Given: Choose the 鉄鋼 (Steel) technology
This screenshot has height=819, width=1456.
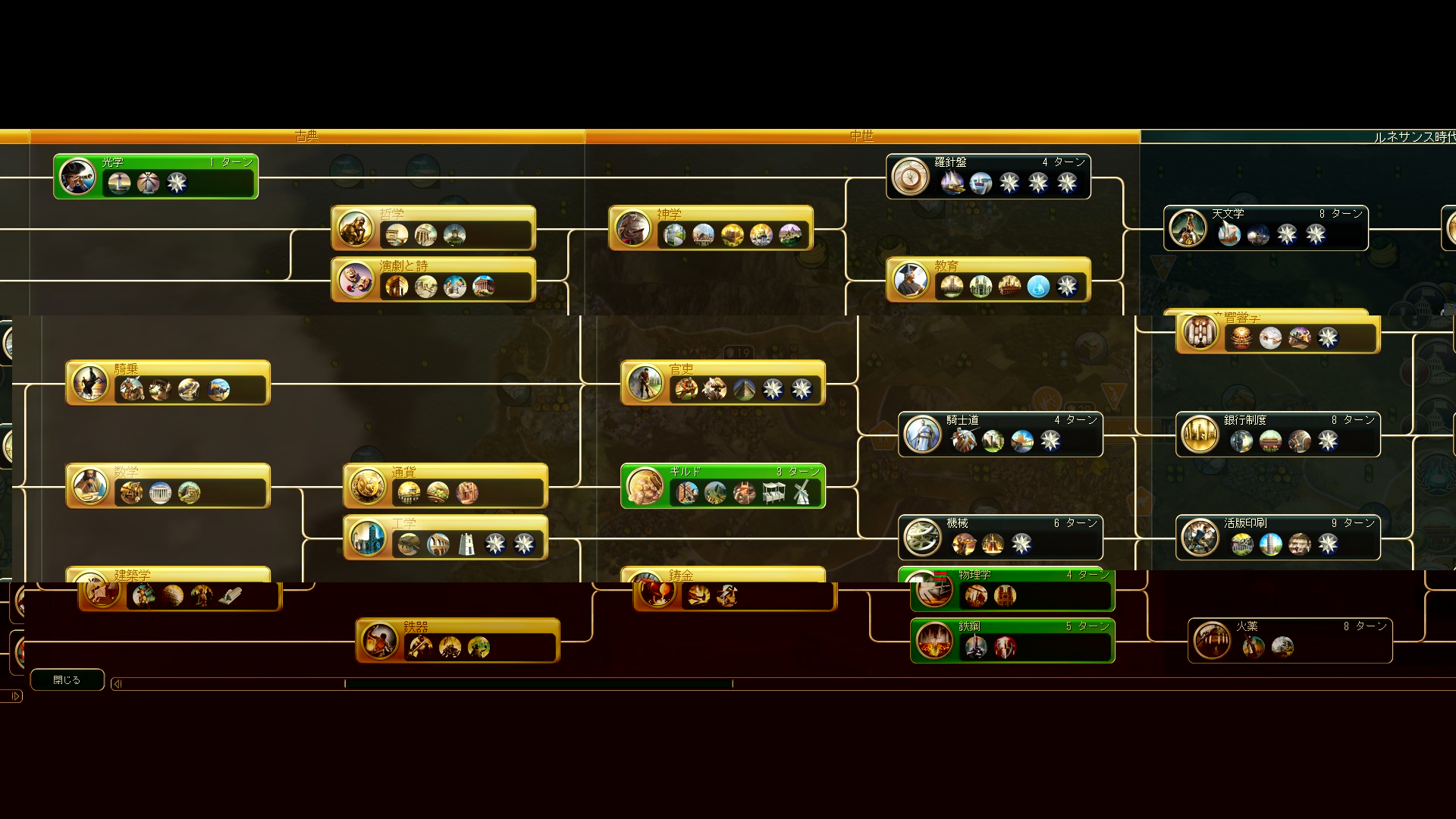Looking at the screenshot, I should (x=1012, y=641).
